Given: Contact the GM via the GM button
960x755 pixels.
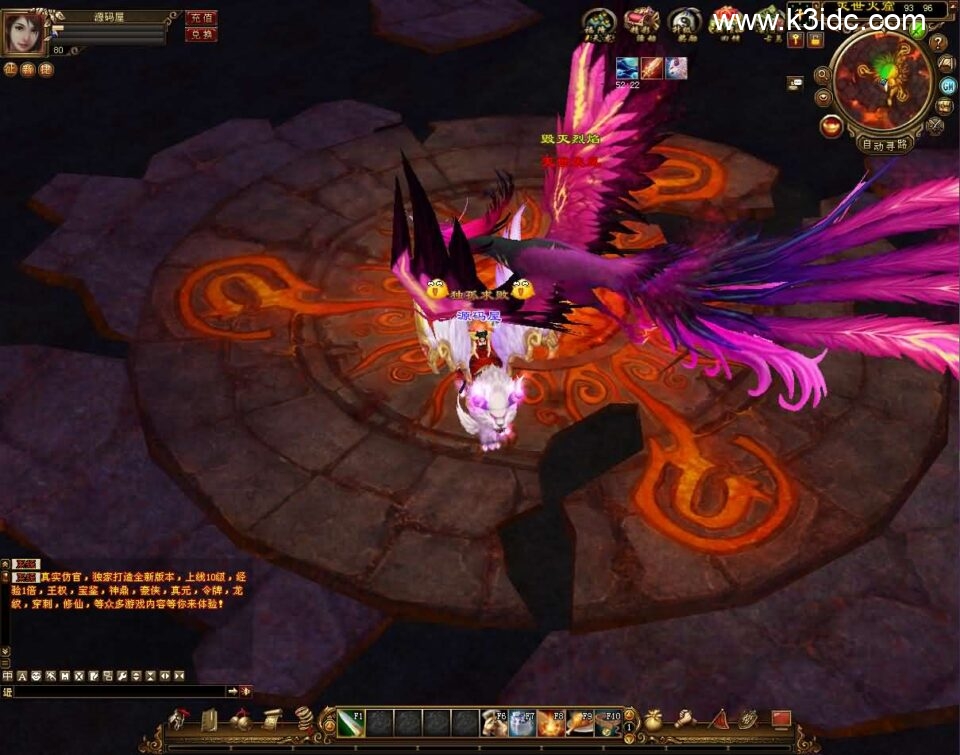Looking at the screenshot, I should click(x=948, y=85).
